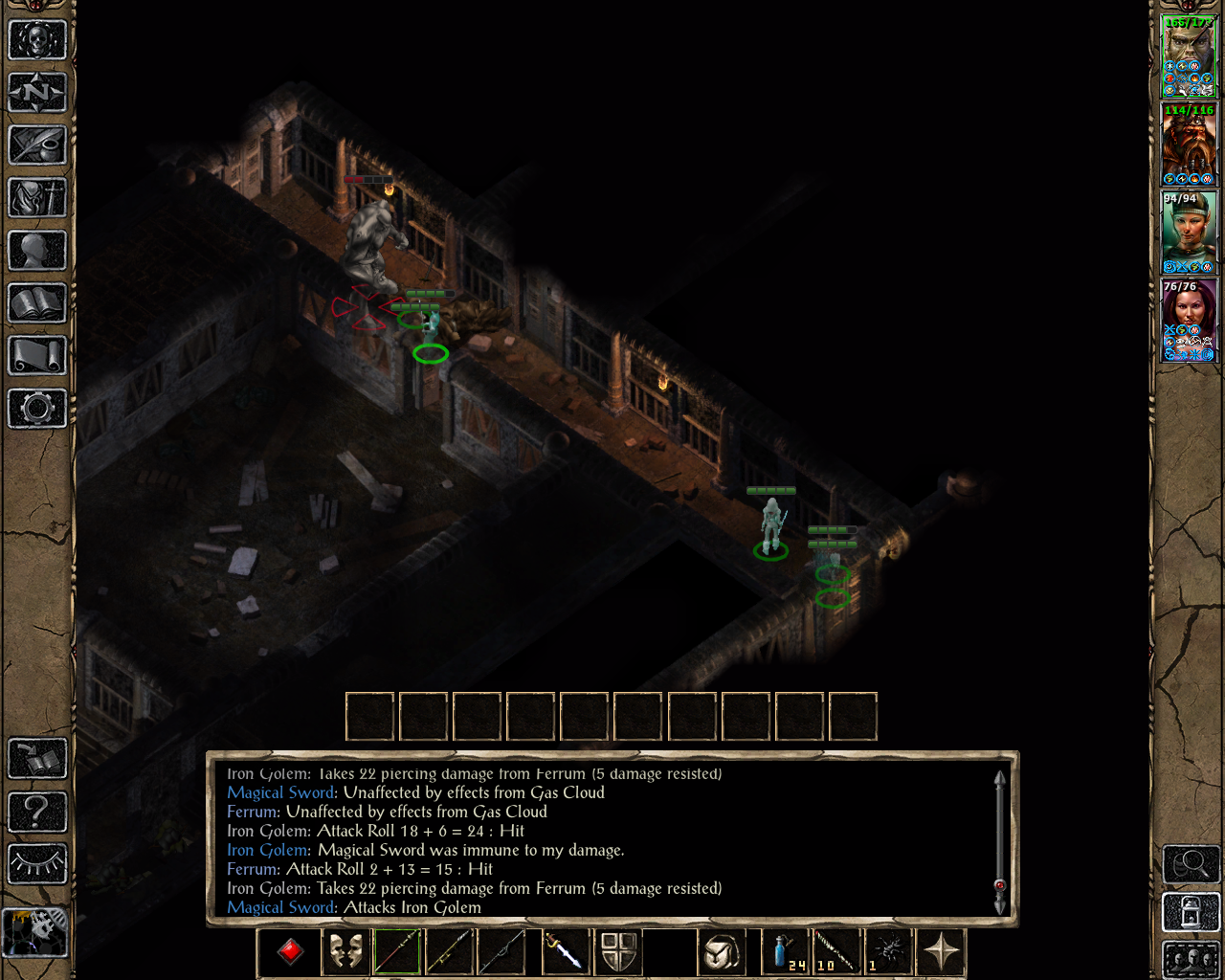1225x980 pixels.
Task: View the character Record silhouette icon
Action: (x=38, y=251)
